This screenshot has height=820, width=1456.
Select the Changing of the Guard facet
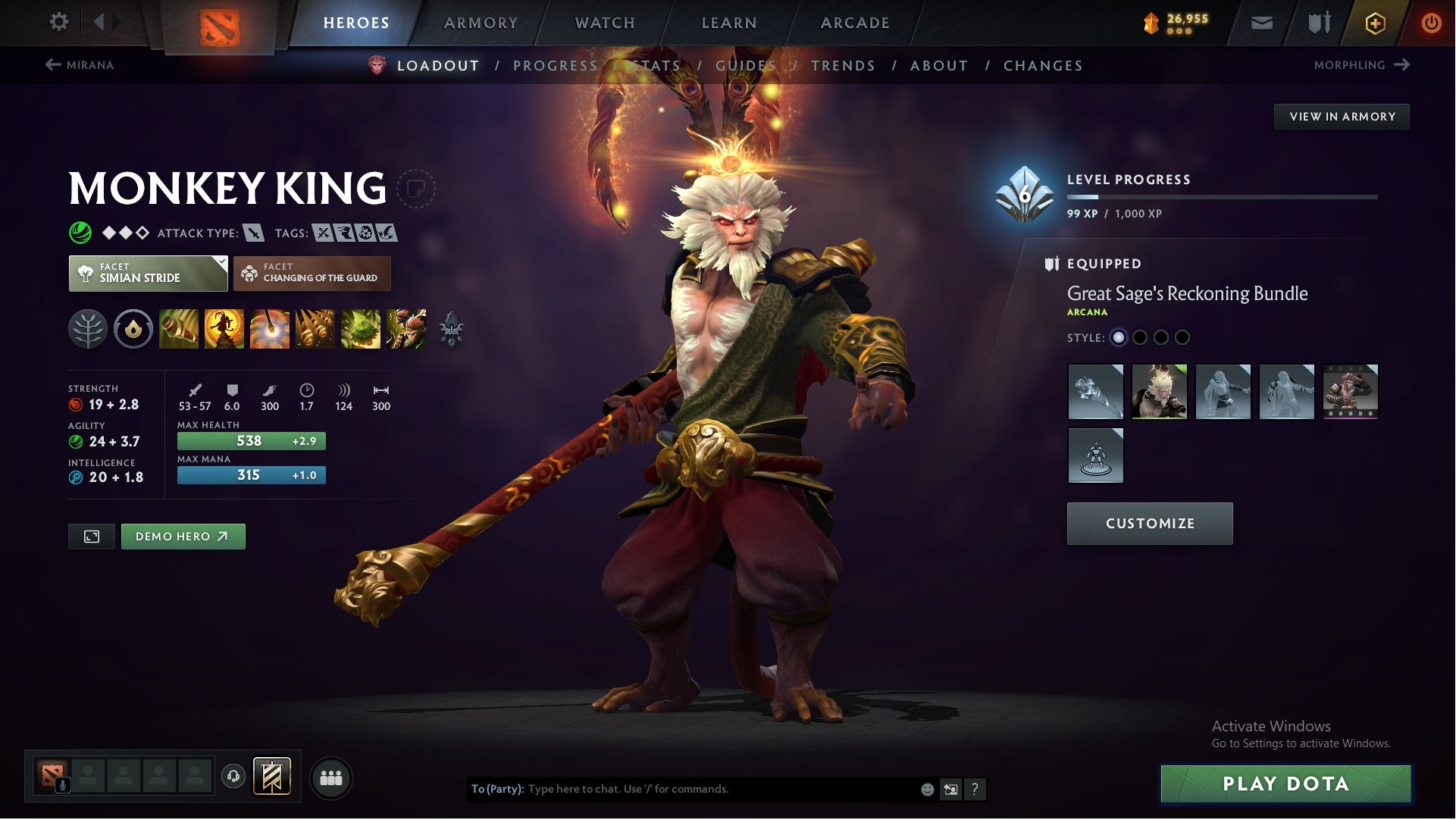[313, 273]
